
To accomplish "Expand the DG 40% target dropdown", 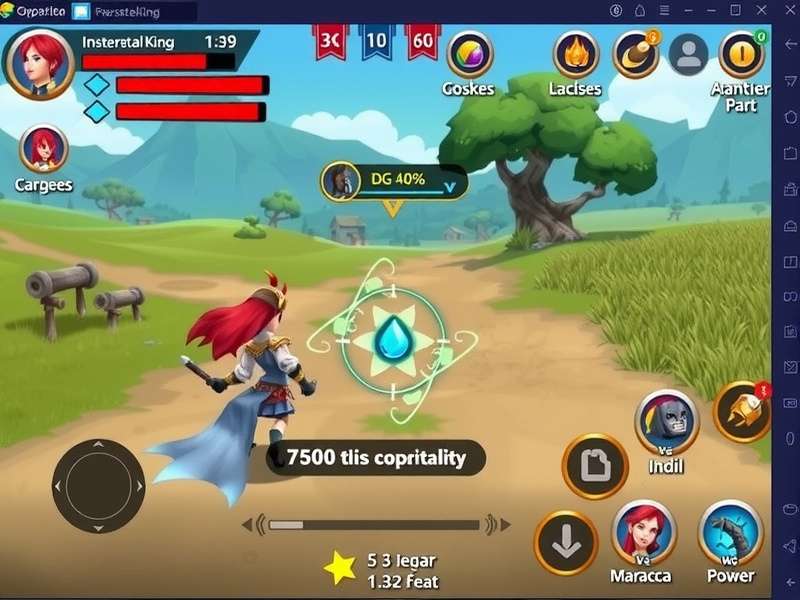I will click(x=453, y=183).
